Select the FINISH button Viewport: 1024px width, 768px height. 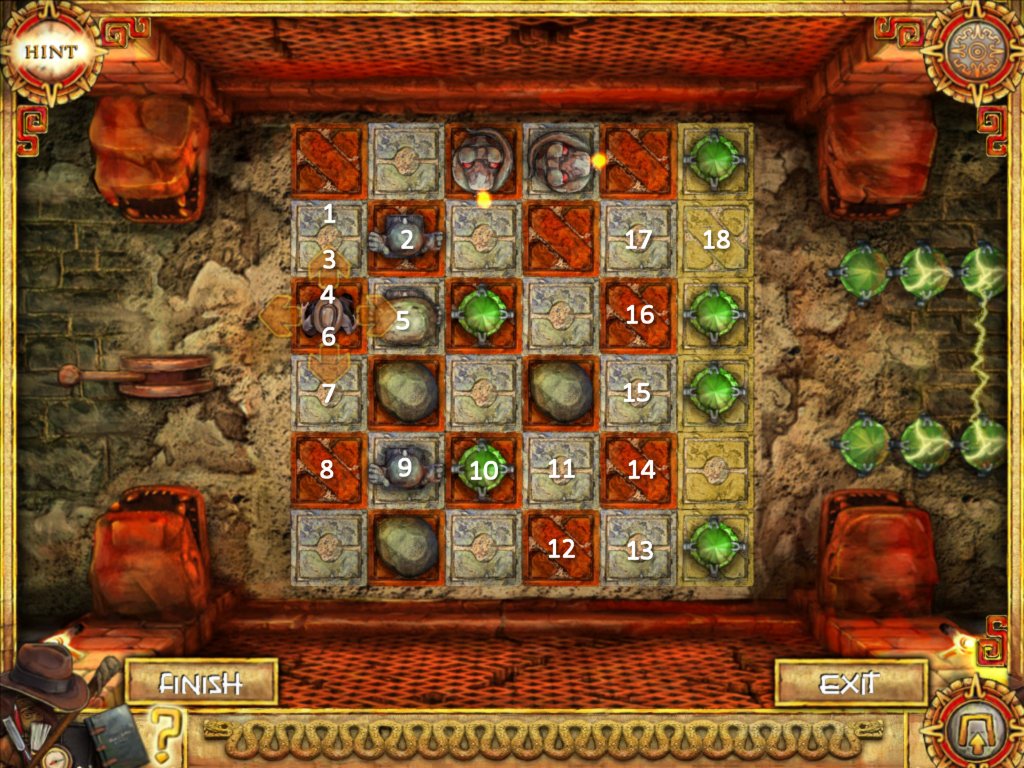point(201,684)
